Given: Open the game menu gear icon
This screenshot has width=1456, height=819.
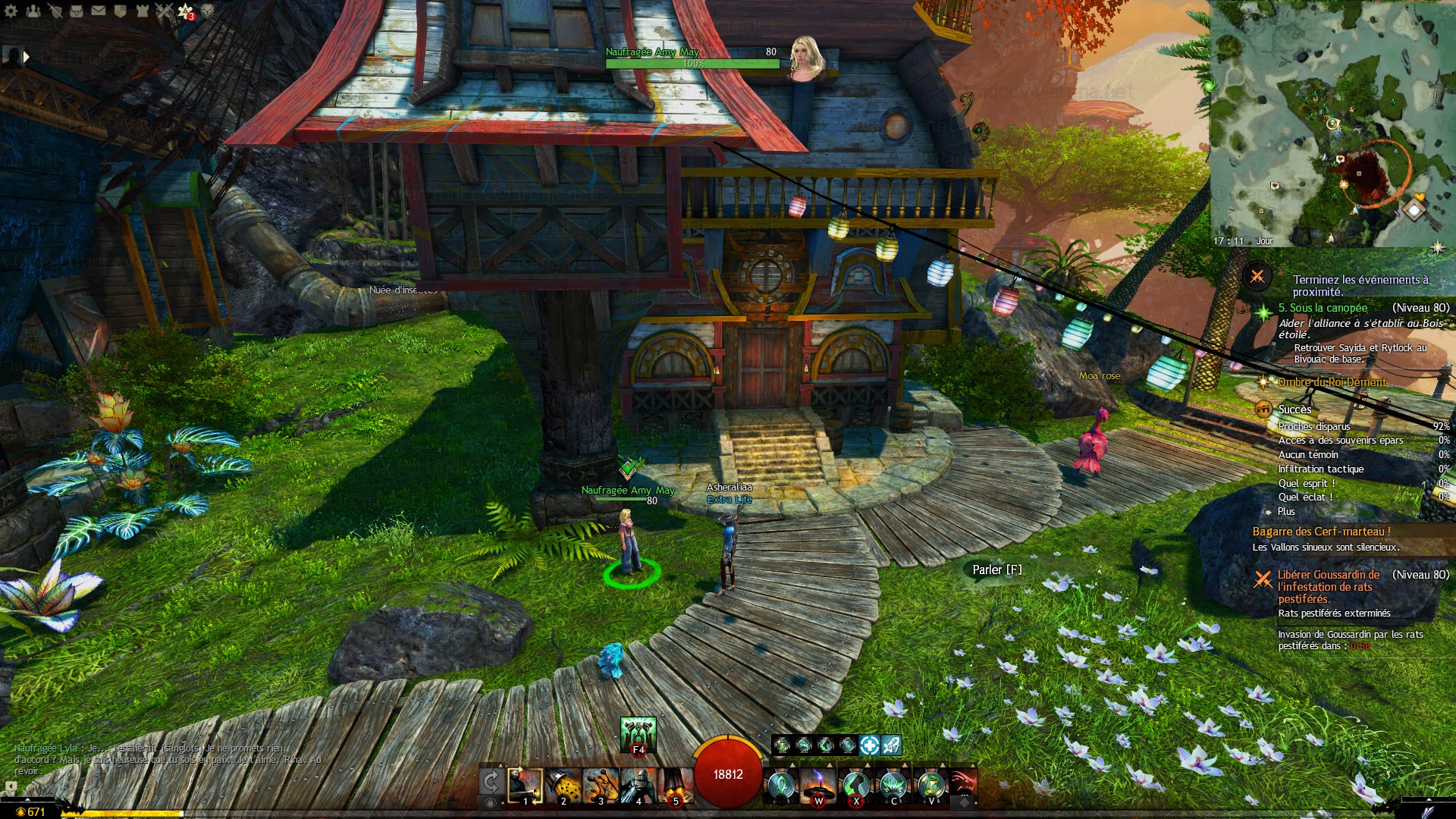Looking at the screenshot, I should click(x=12, y=11).
